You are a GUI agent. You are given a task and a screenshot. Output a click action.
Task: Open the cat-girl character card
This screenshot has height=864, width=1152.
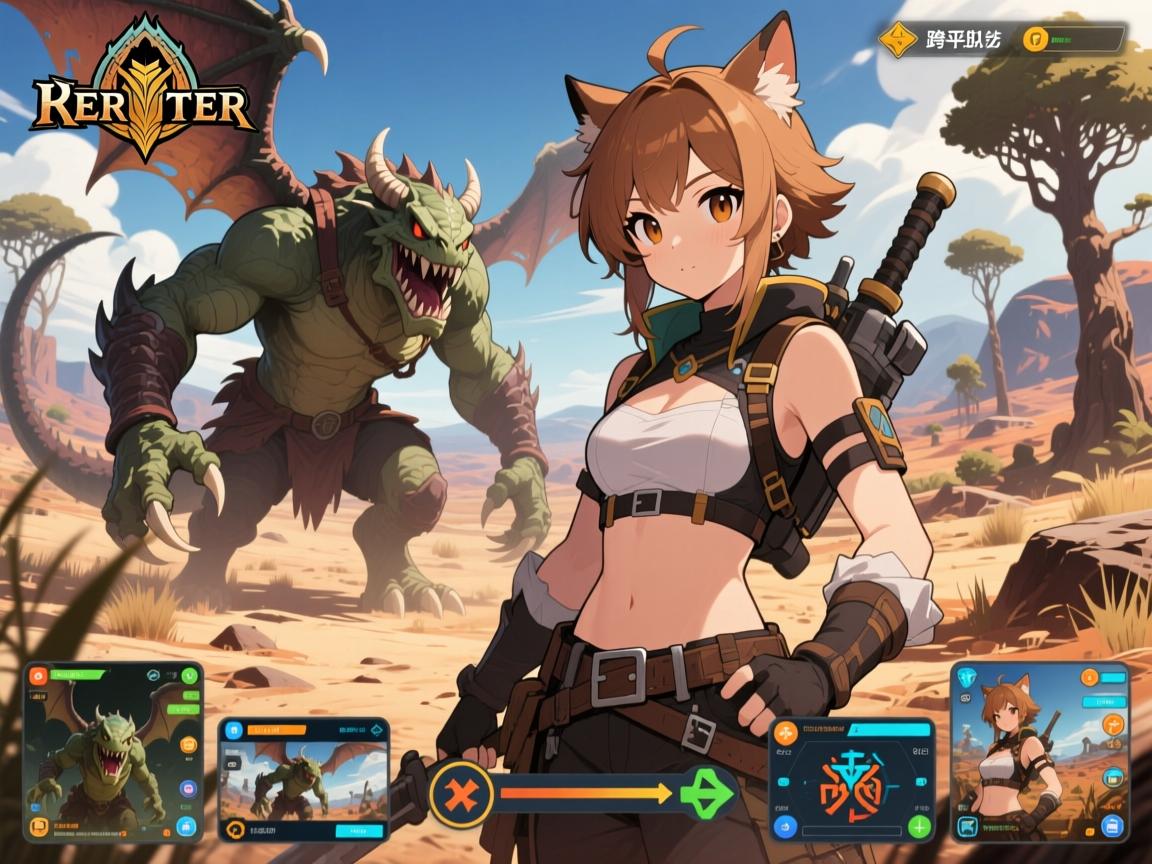click(1039, 751)
